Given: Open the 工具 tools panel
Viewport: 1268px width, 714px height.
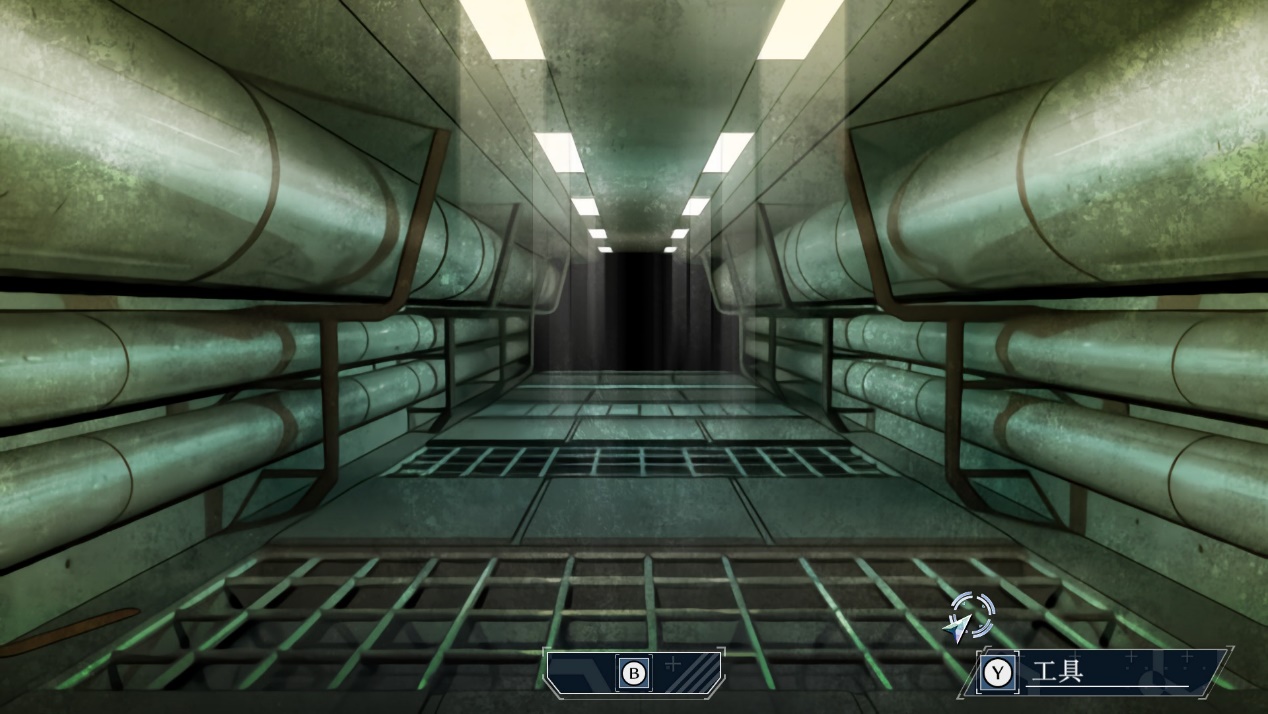Looking at the screenshot, I should (1096, 672).
